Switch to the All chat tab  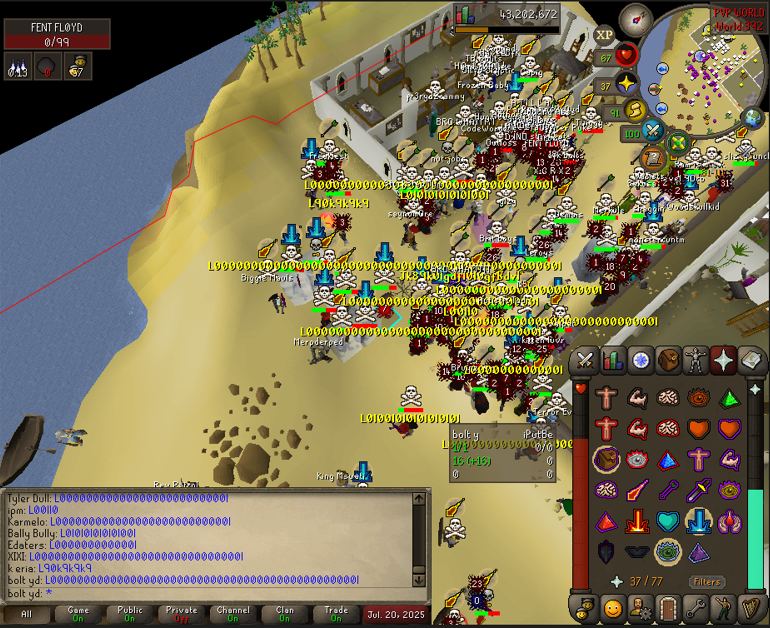tap(27, 614)
